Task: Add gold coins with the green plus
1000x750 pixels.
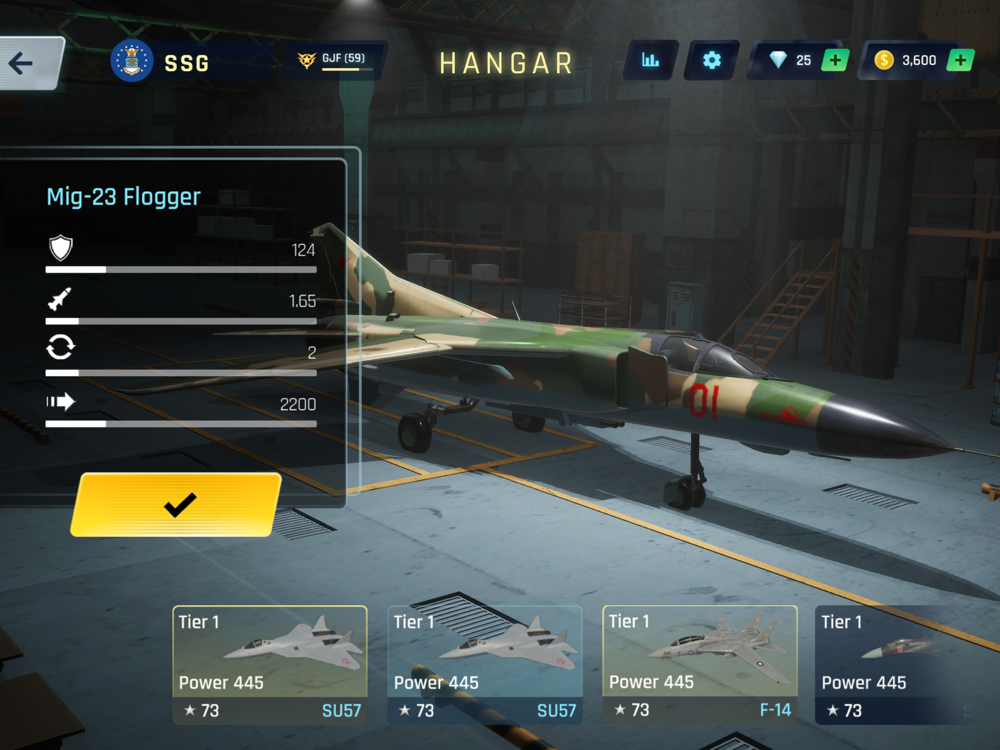Action: [959, 61]
